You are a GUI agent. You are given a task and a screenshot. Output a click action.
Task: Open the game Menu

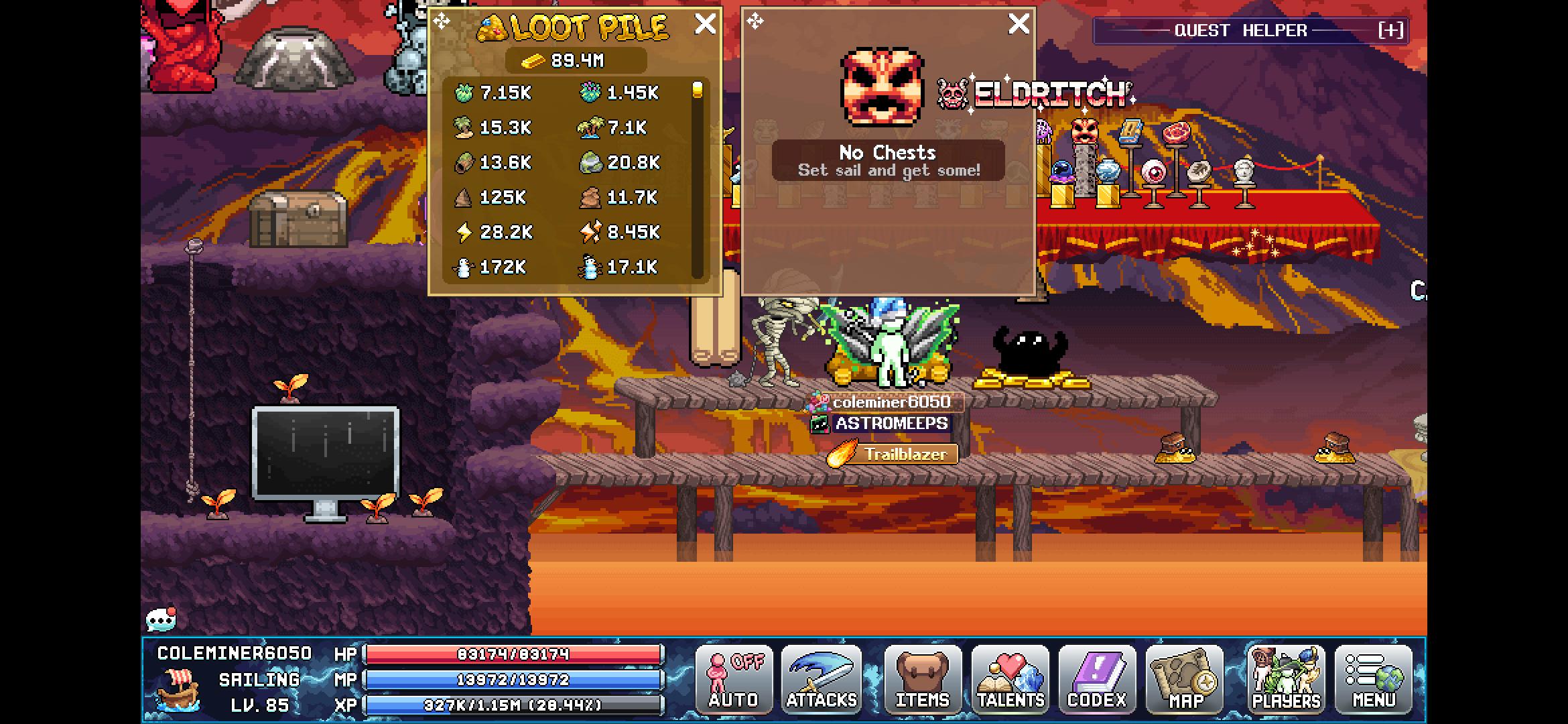[x=1375, y=679]
